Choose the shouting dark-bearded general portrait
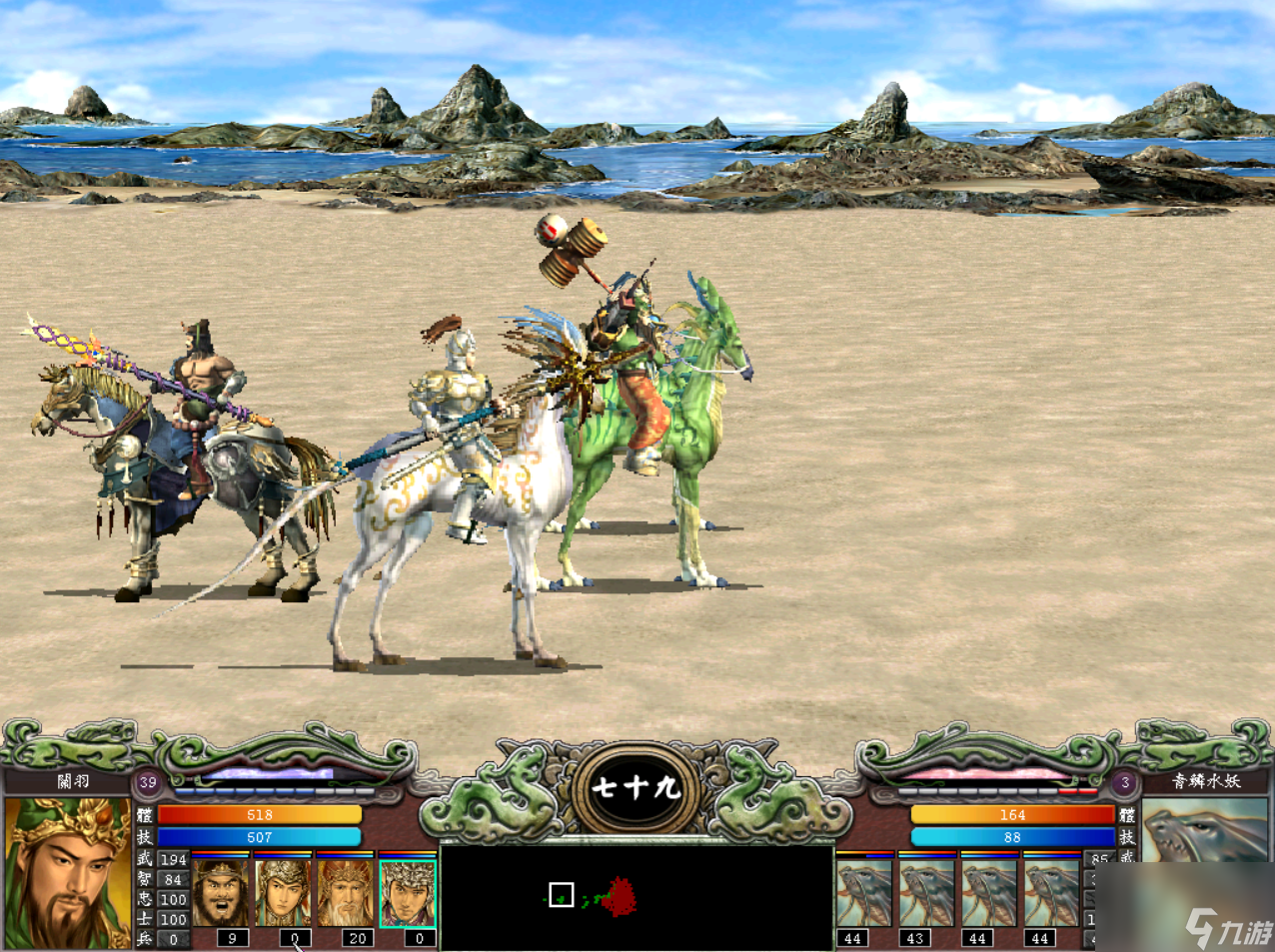The height and width of the screenshot is (952, 1275). (220, 892)
